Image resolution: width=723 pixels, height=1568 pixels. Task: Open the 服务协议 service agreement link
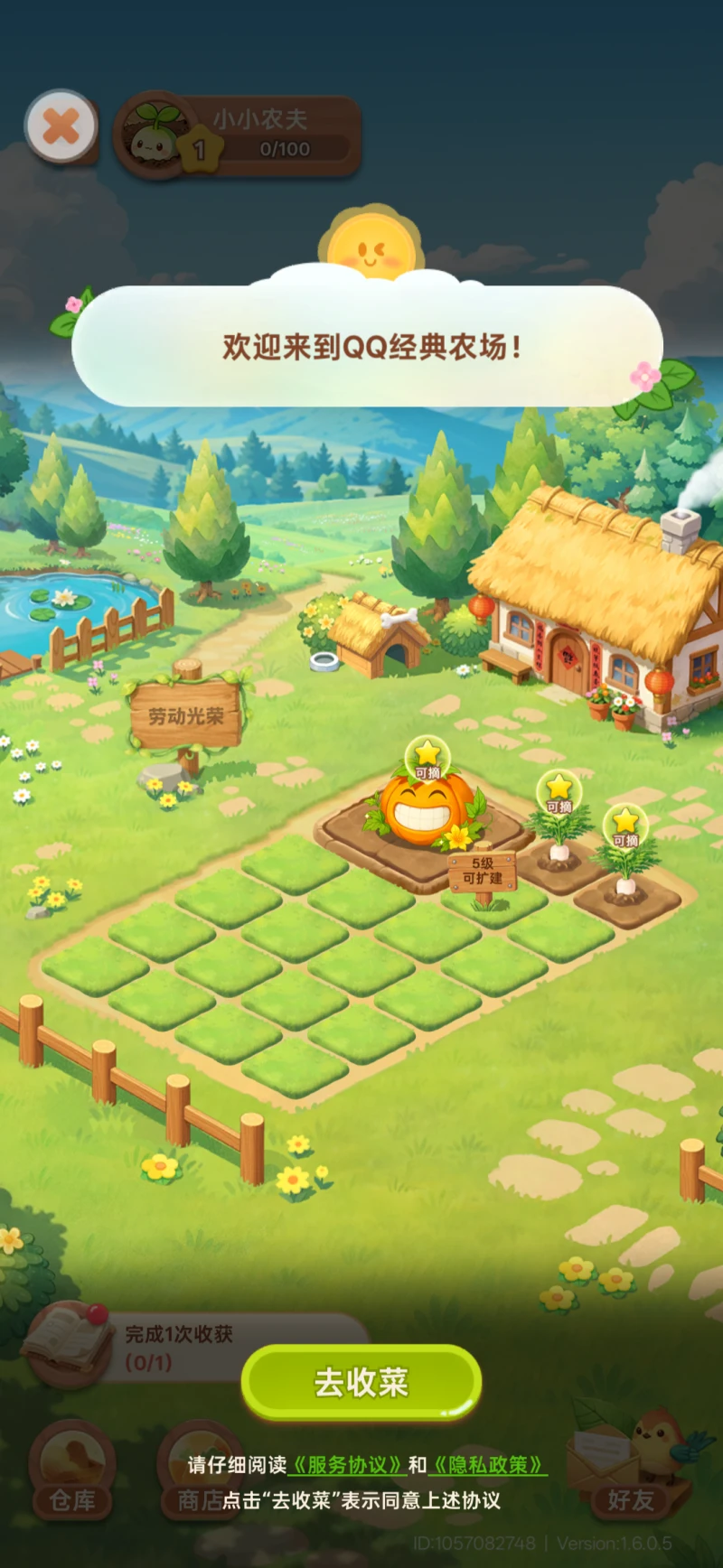pyautogui.click(x=347, y=1465)
